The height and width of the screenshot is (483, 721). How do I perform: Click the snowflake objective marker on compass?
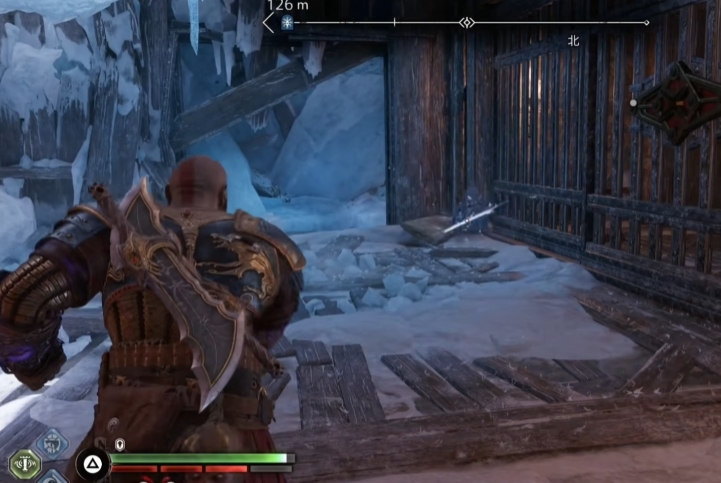pos(287,22)
